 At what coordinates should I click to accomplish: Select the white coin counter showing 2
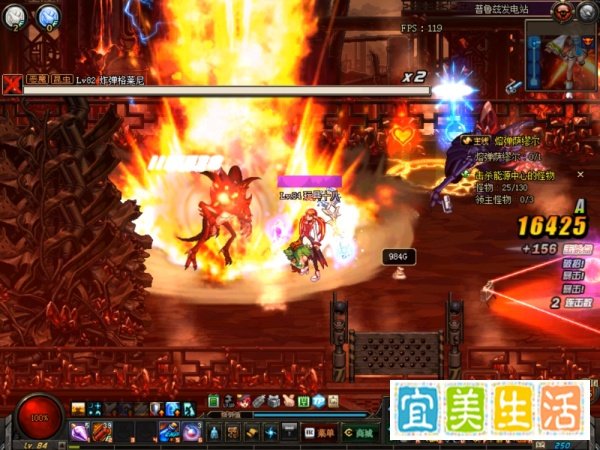(17, 15)
